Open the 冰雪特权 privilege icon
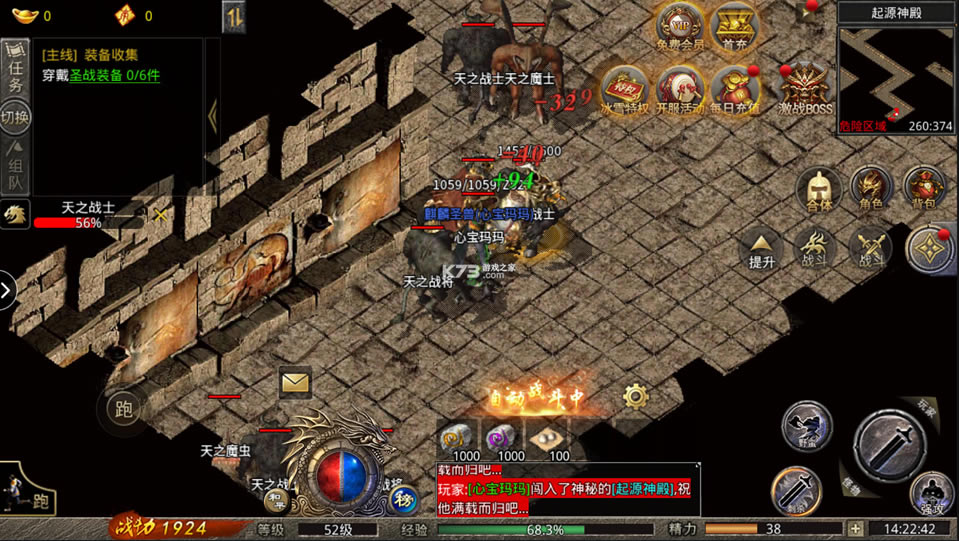 click(625, 88)
